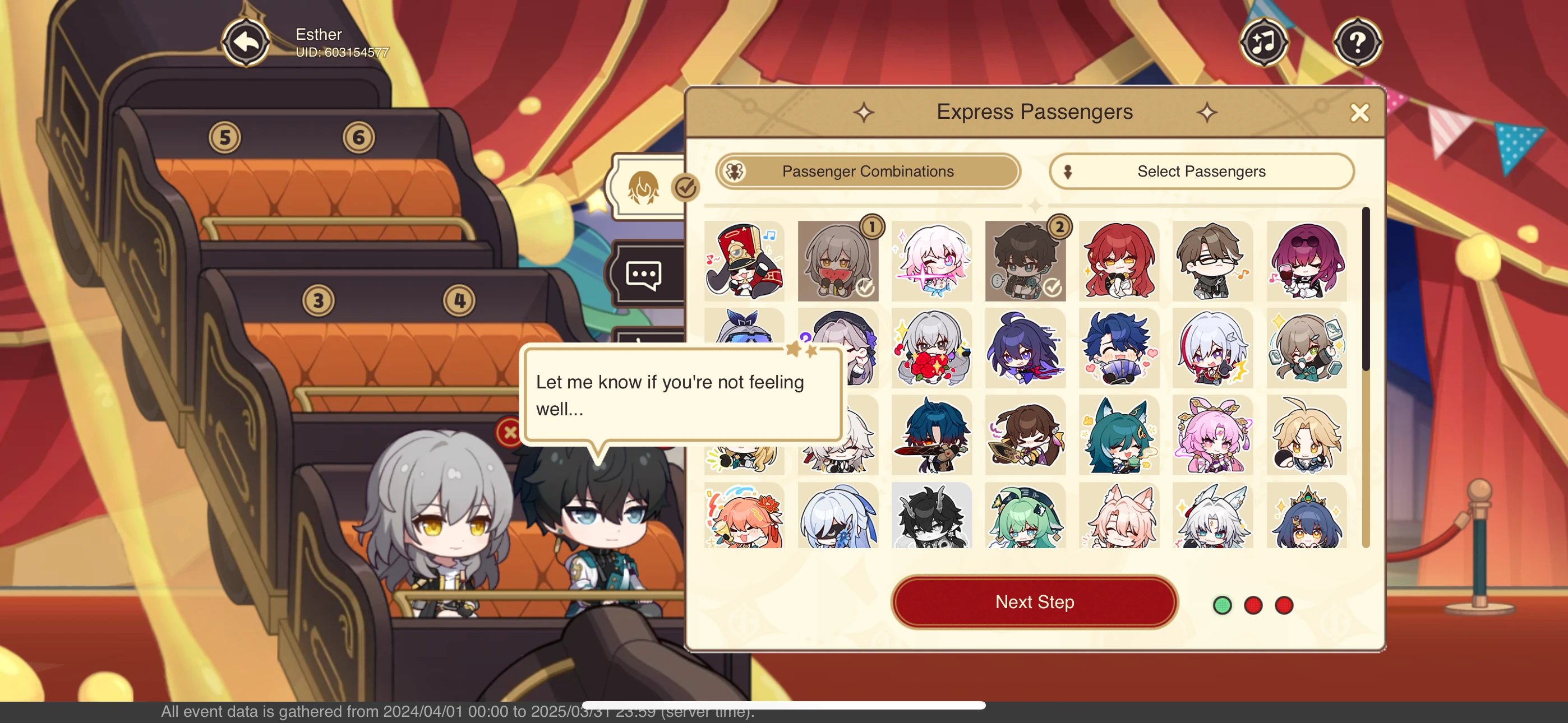Select Welt's portrait in the top row
Screen dimensions: 1568x723
(1212, 262)
